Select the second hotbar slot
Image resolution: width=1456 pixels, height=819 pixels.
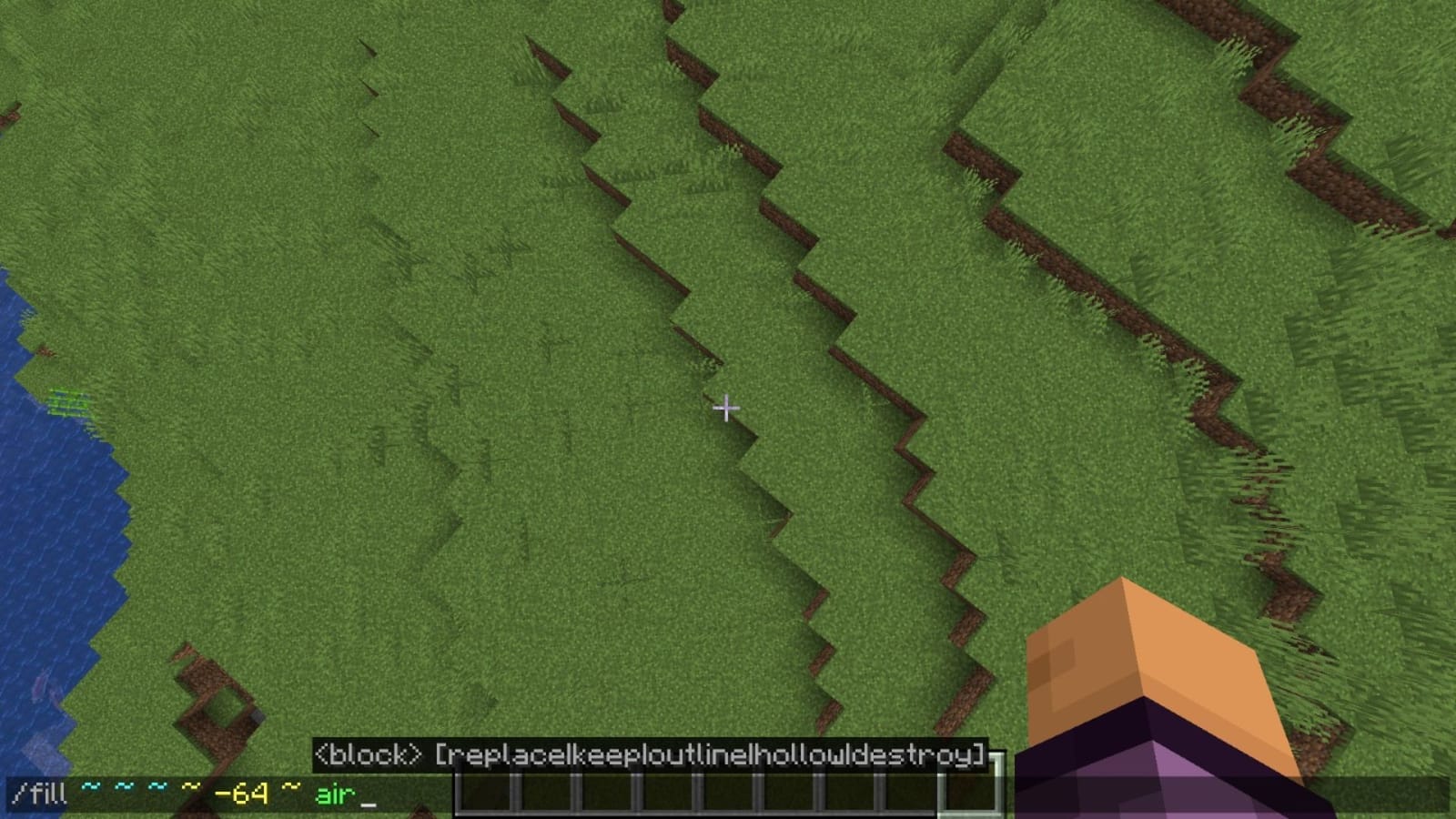pyautogui.click(x=544, y=795)
